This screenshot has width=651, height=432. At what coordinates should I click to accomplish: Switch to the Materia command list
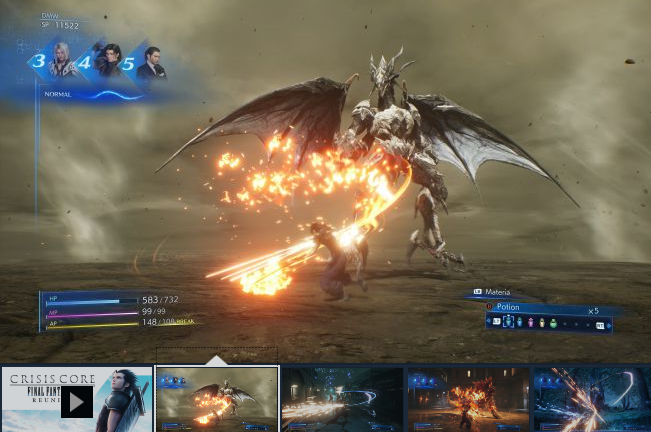497,292
